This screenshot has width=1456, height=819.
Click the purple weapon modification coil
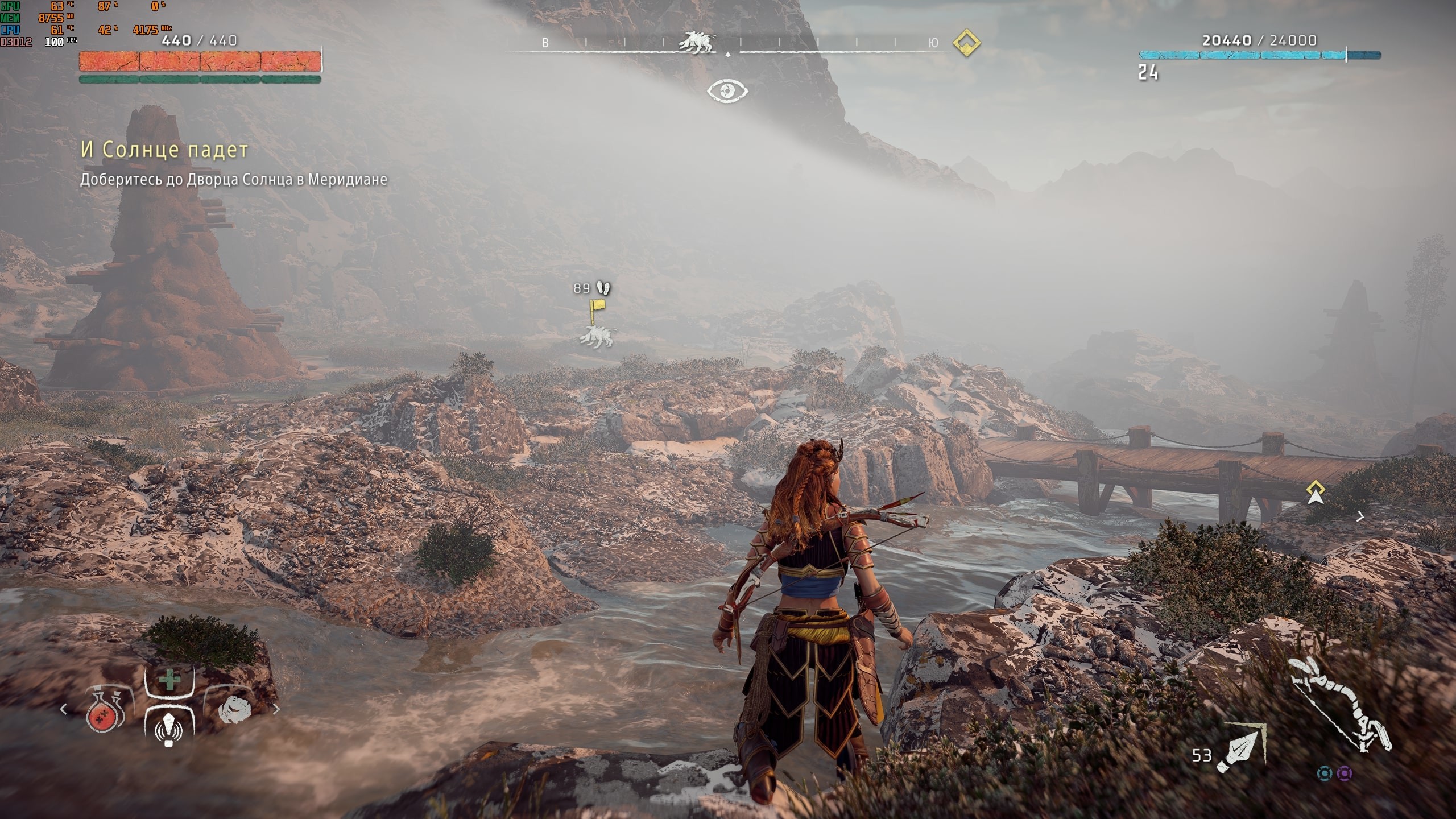coord(1345,773)
